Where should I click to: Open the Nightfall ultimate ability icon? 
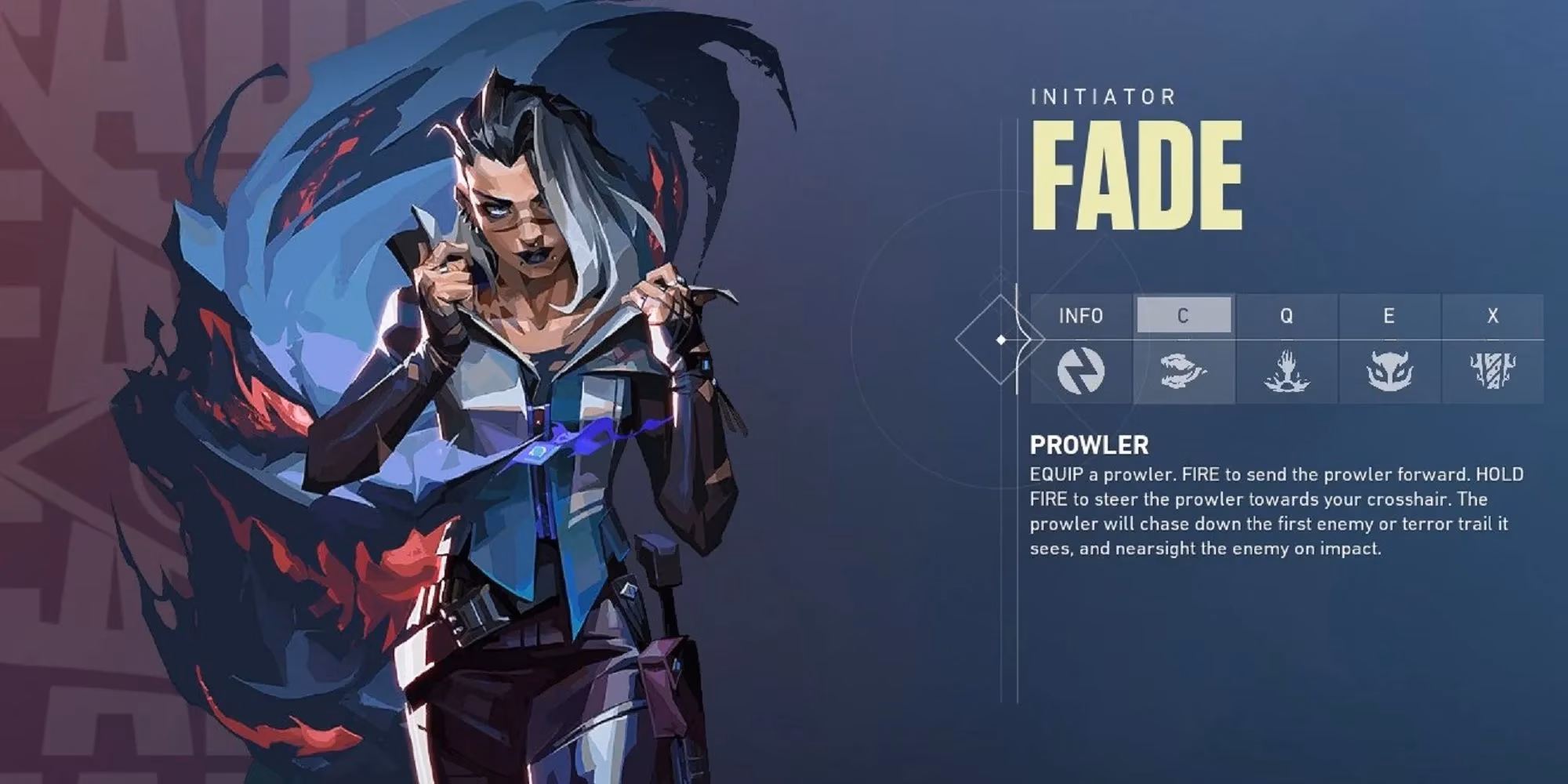point(1493,372)
